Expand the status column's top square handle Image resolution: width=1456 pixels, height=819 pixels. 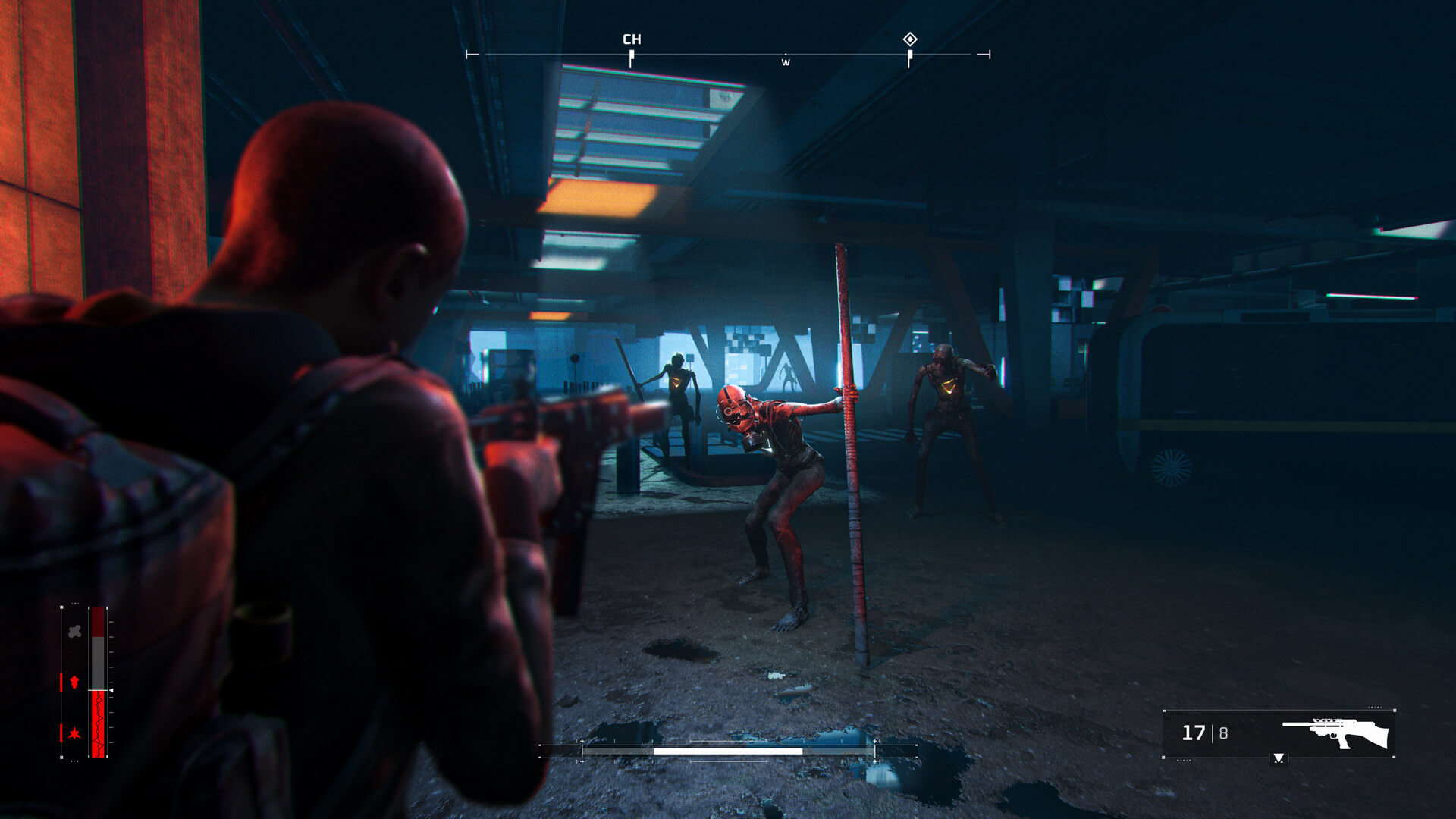tap(61, 607)
